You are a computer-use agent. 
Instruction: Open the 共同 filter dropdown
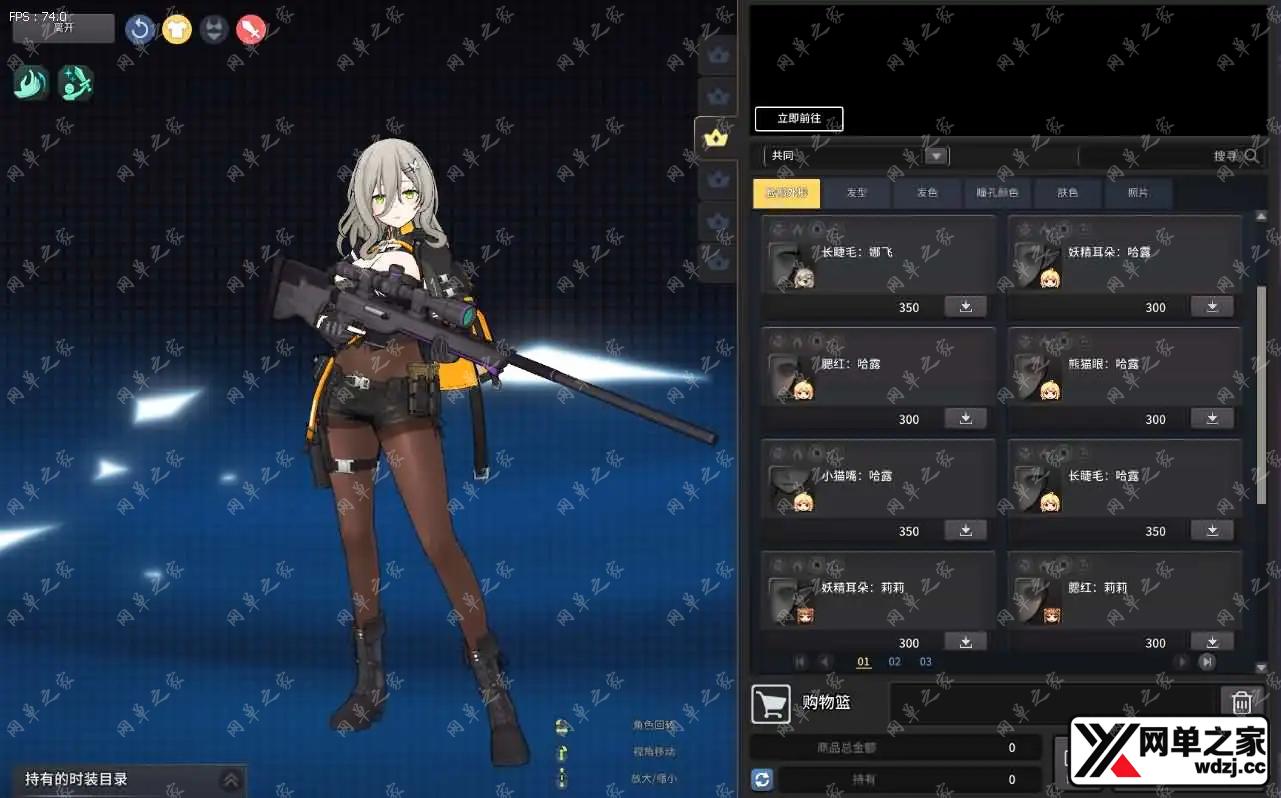pyautogui.click(x=936, y=156)
